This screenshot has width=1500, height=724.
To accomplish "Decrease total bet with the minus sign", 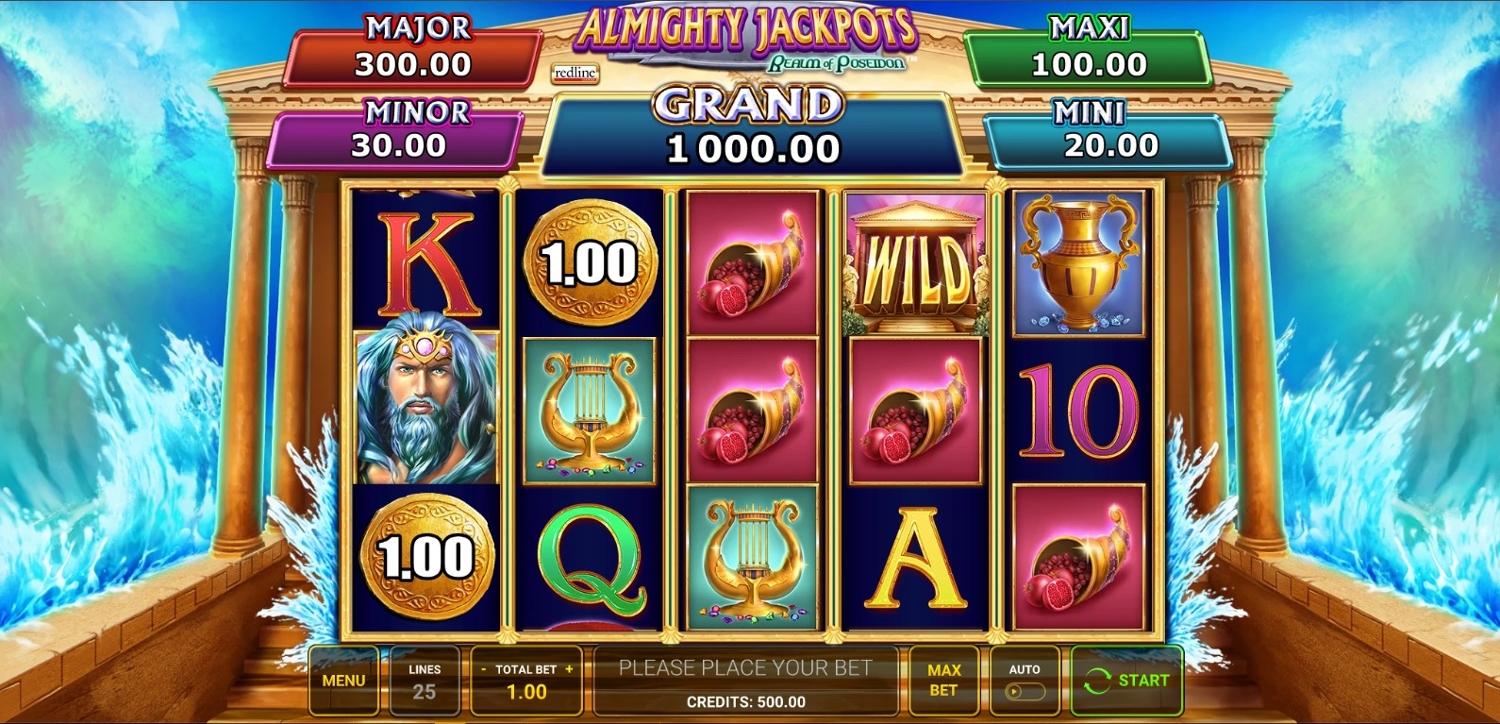I will point(484,669).
